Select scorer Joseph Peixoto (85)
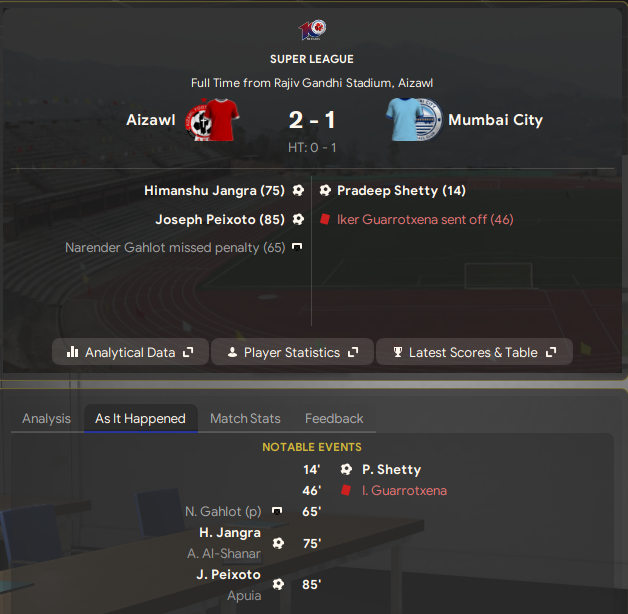 (x=220, y=219)
